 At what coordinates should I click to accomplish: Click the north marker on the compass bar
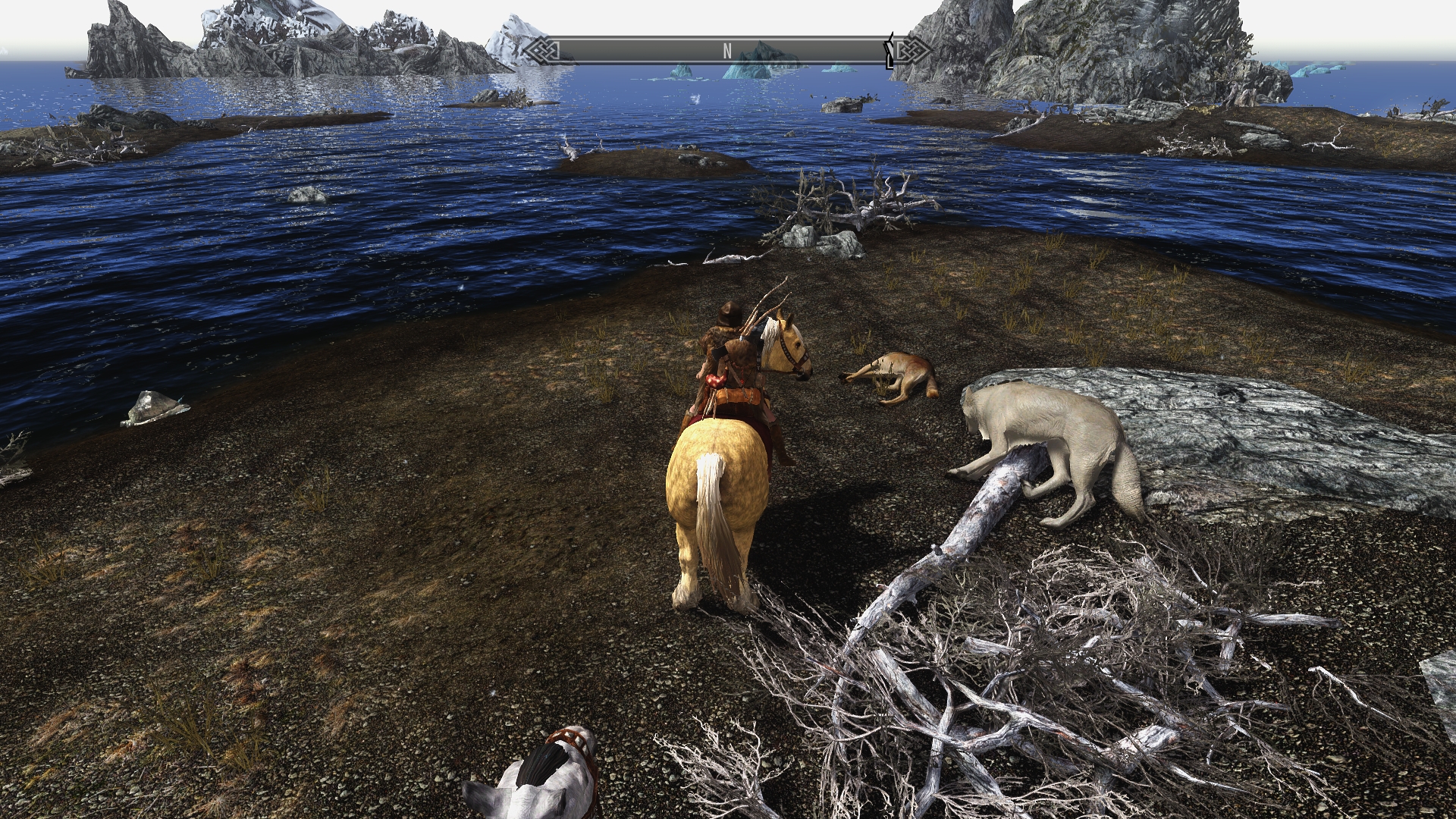point(726,52)
